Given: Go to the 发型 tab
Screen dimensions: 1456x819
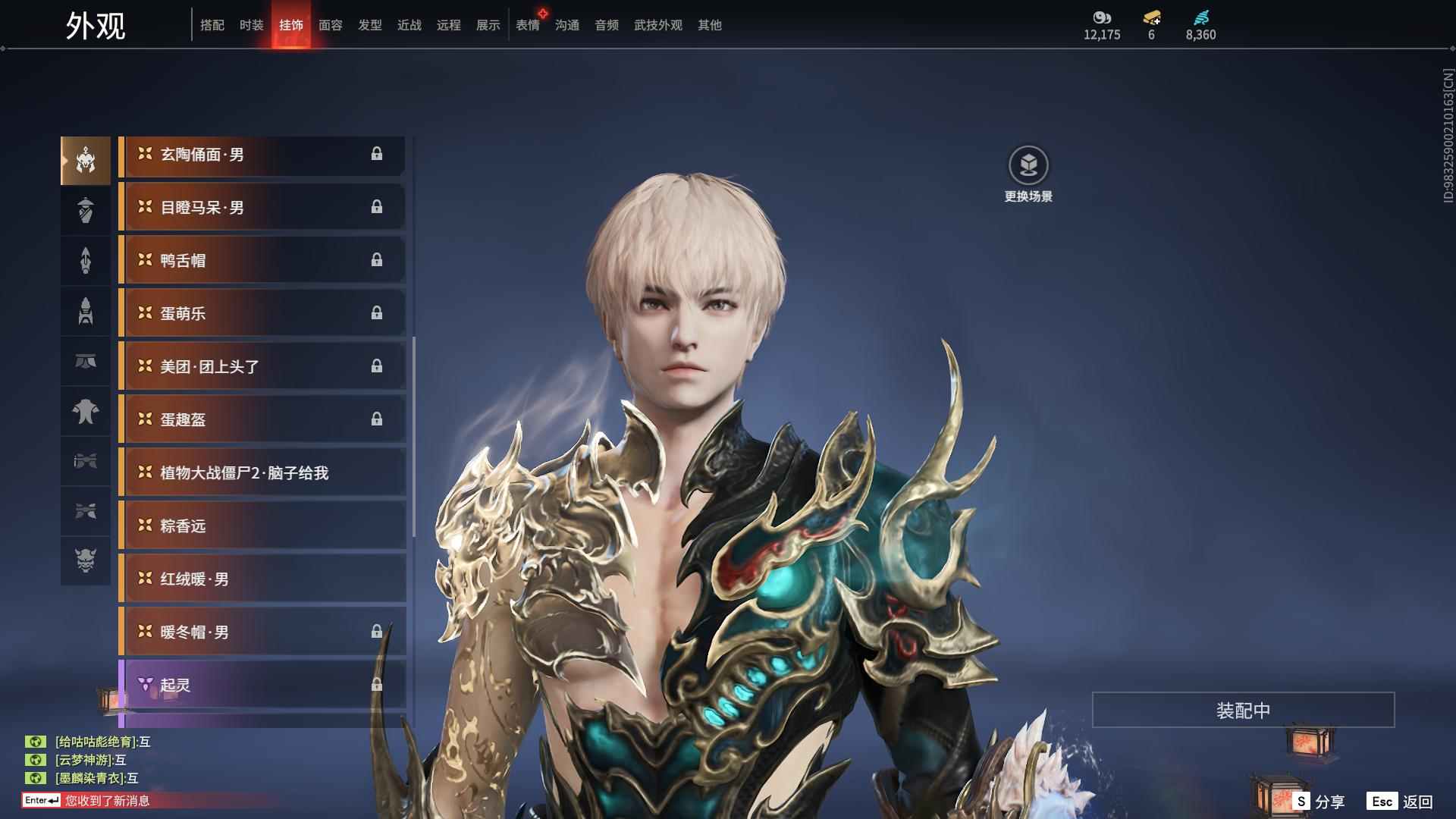Looking at the screenshot, I should pos(369,25).
